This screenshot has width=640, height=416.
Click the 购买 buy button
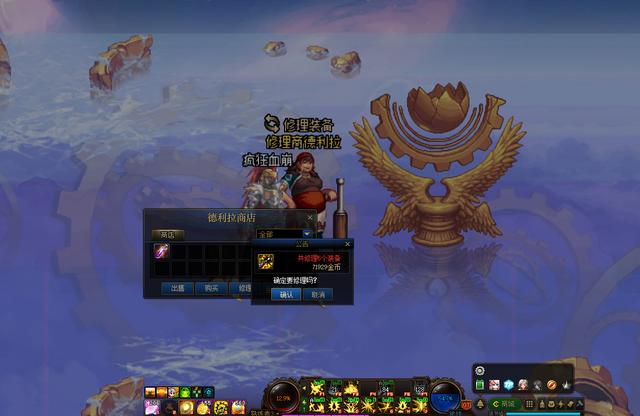coord(211,288)
